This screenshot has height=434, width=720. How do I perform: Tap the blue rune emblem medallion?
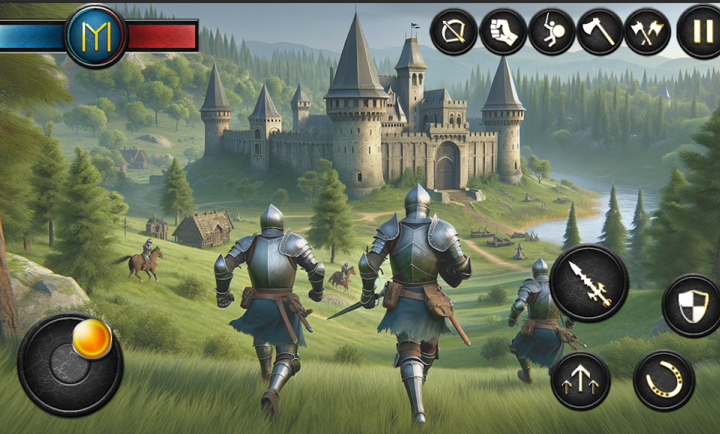pyautogui.click(x=96, y=36)
